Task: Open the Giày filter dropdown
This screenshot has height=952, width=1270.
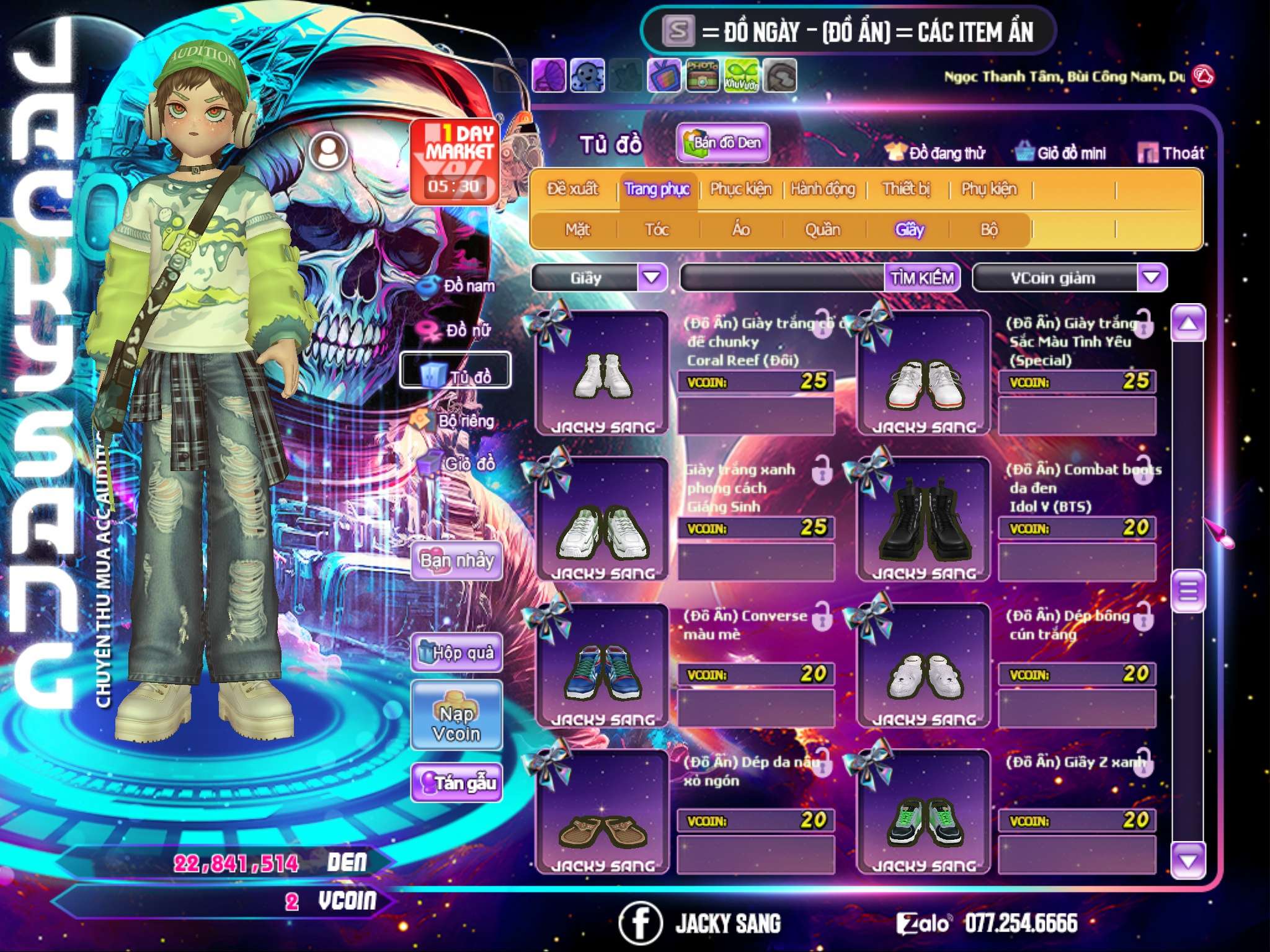Action: pos(652,278)
